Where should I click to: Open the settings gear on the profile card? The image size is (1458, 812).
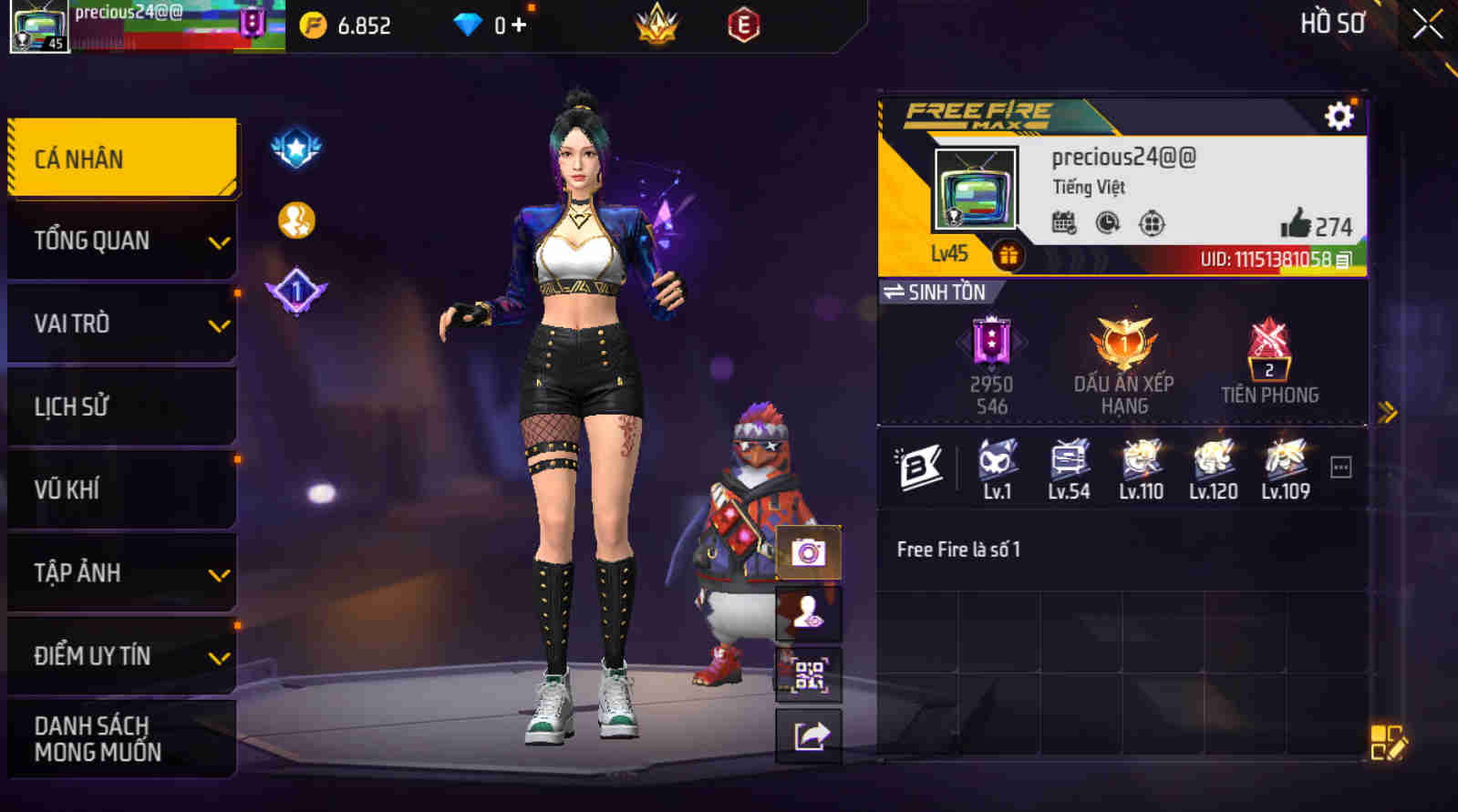click(1337, 116)
